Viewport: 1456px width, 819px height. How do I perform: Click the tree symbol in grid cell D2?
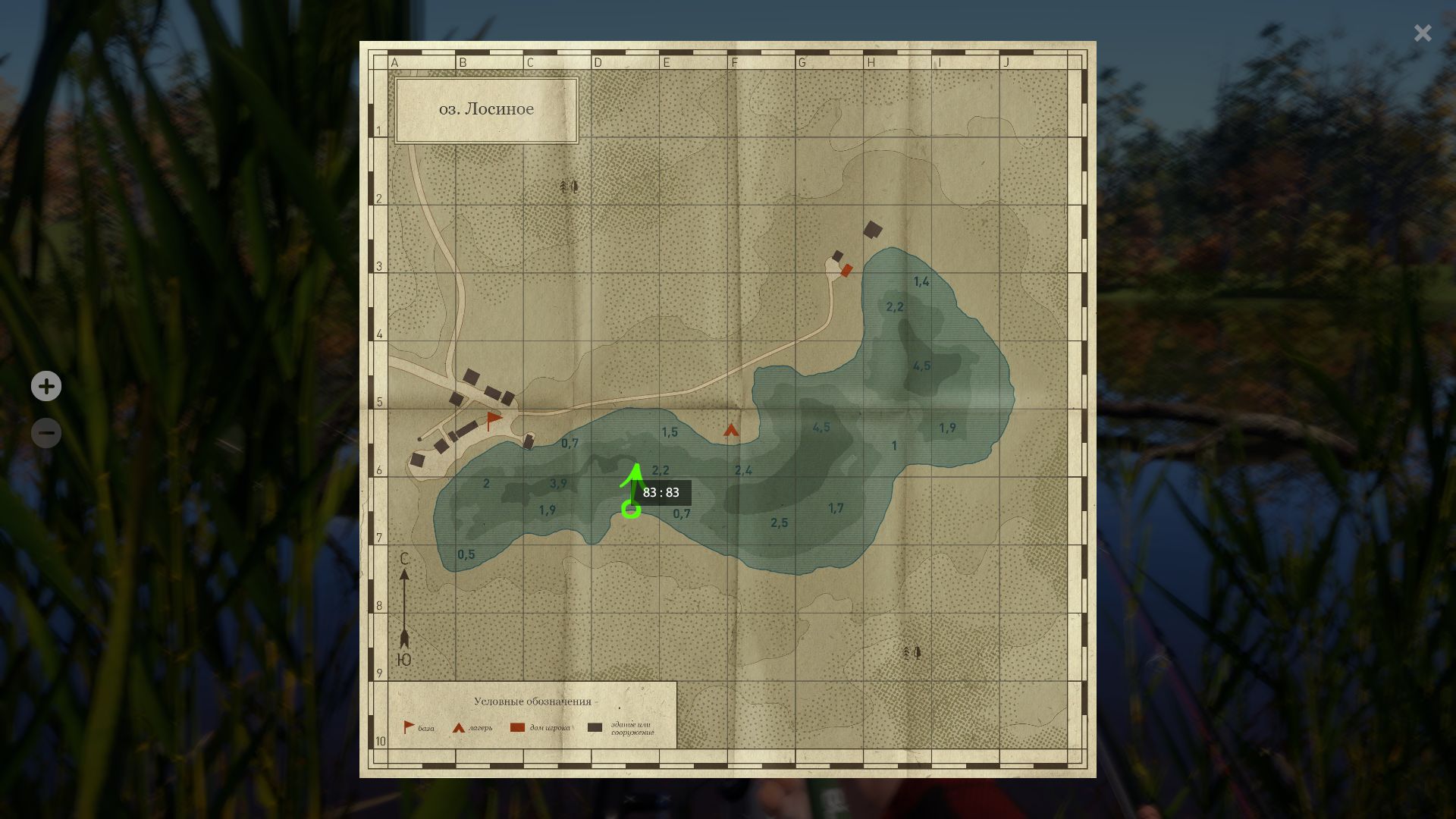click(568, 186)
